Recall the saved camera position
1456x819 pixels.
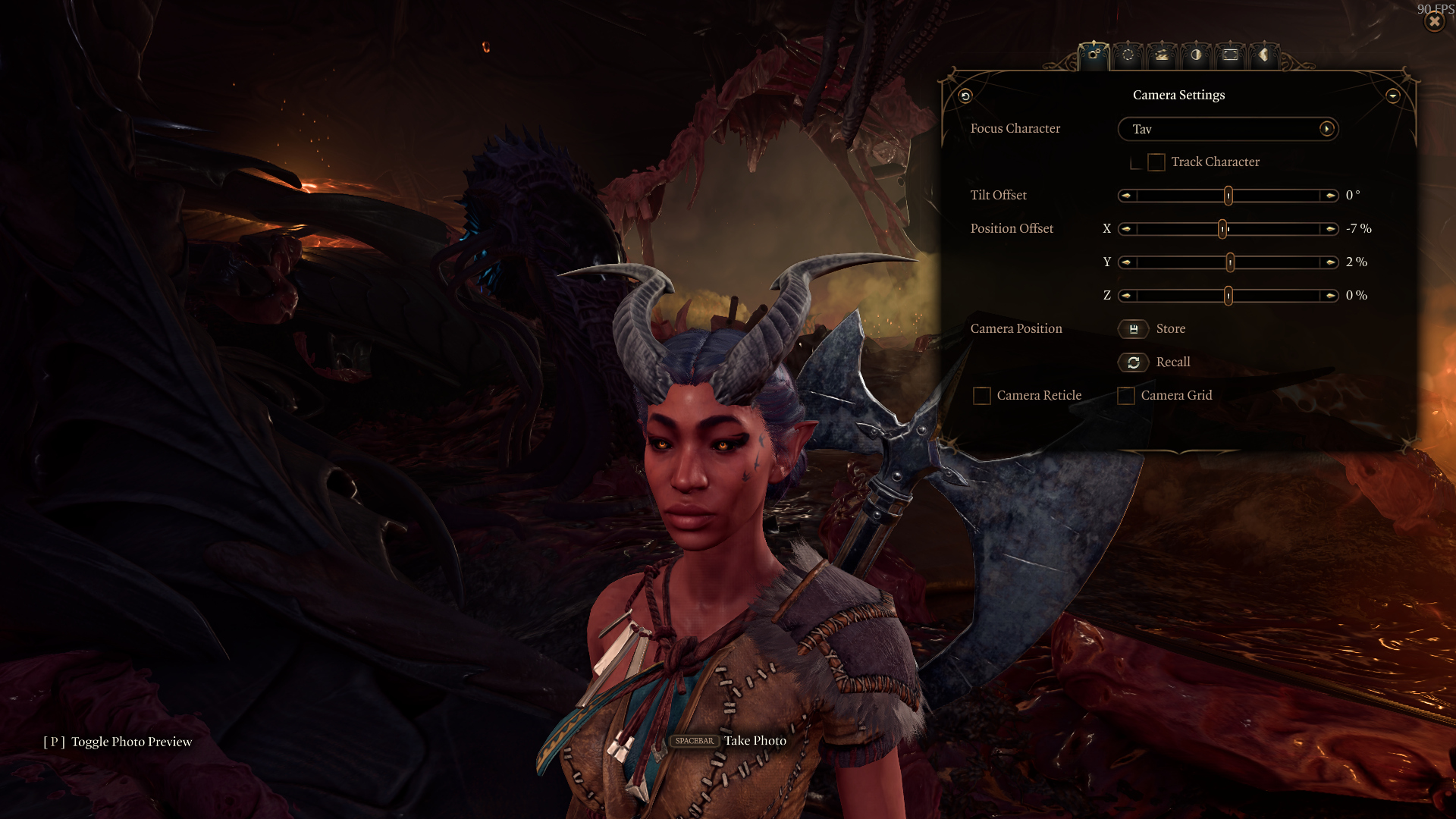point(1134,362)
